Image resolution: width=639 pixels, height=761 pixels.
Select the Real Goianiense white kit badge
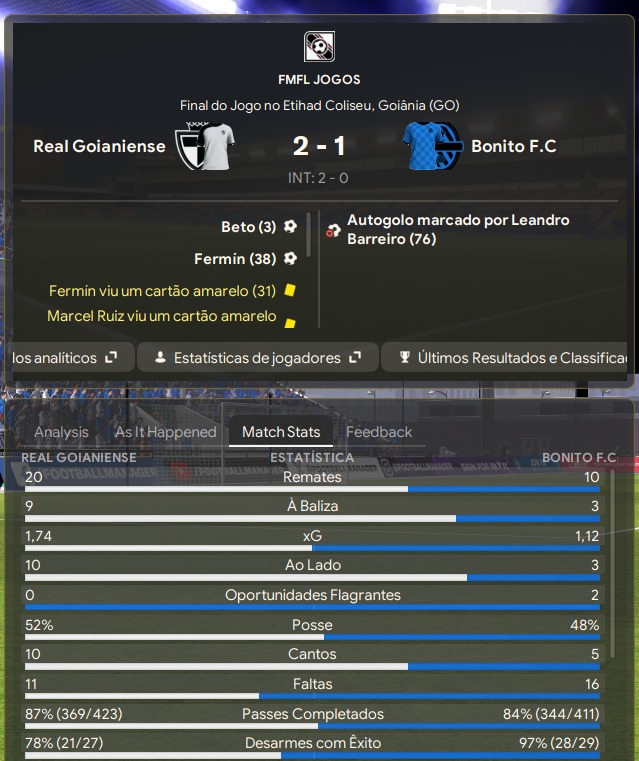tap(205, 146)
